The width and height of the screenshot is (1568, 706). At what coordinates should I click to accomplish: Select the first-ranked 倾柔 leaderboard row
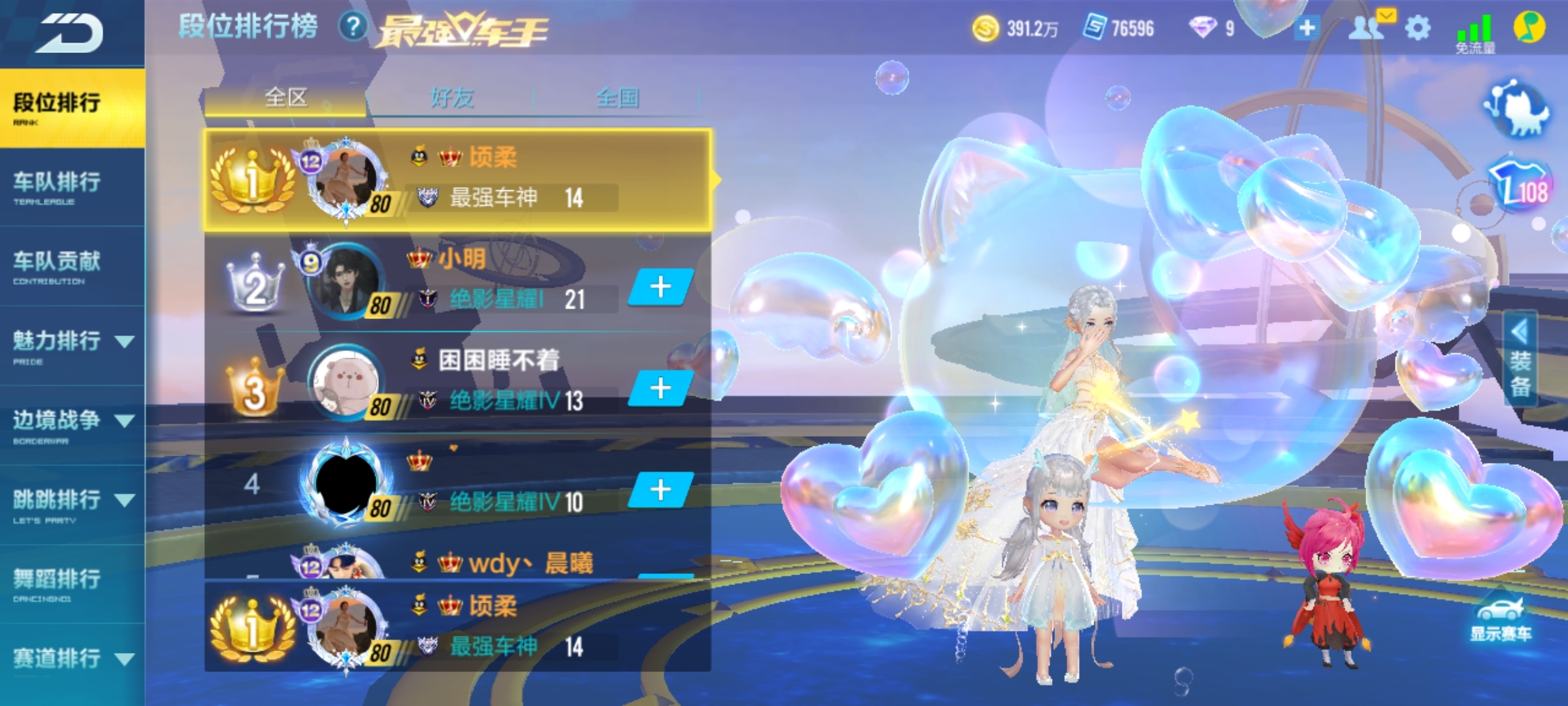[x=457, y=180]
